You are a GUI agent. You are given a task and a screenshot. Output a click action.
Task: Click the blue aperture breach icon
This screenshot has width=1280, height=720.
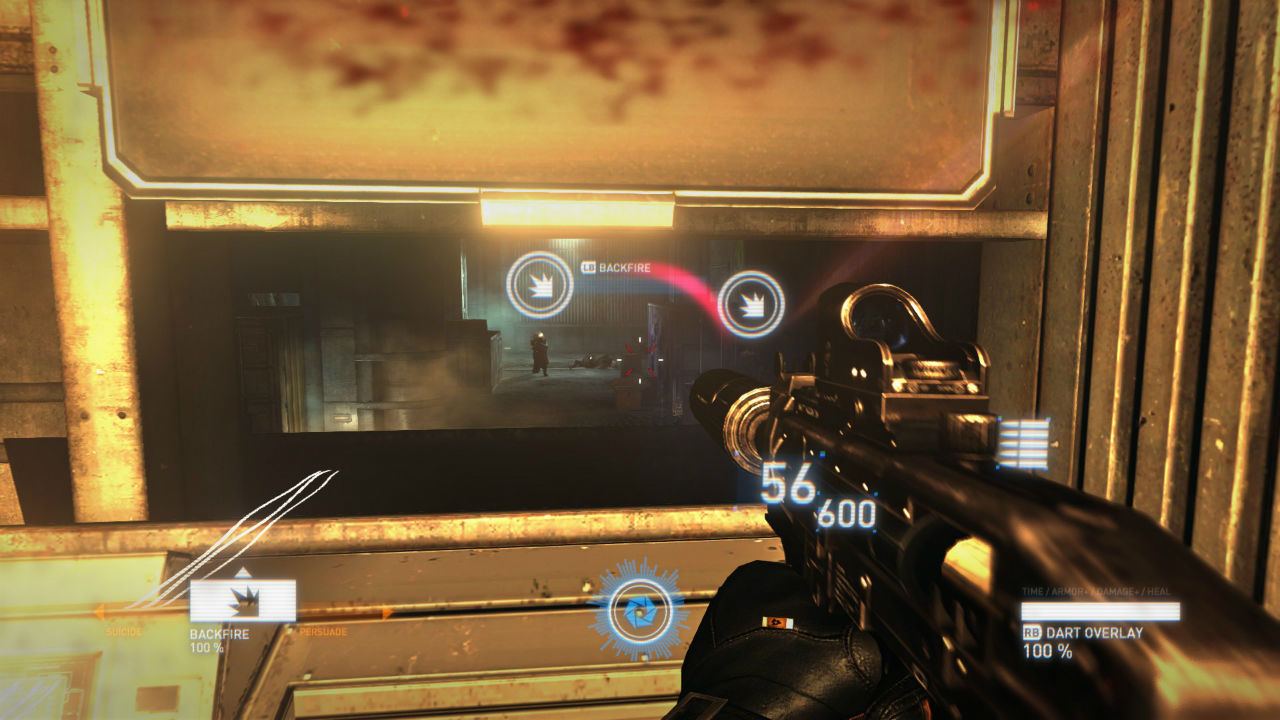(x=639, y=609)
